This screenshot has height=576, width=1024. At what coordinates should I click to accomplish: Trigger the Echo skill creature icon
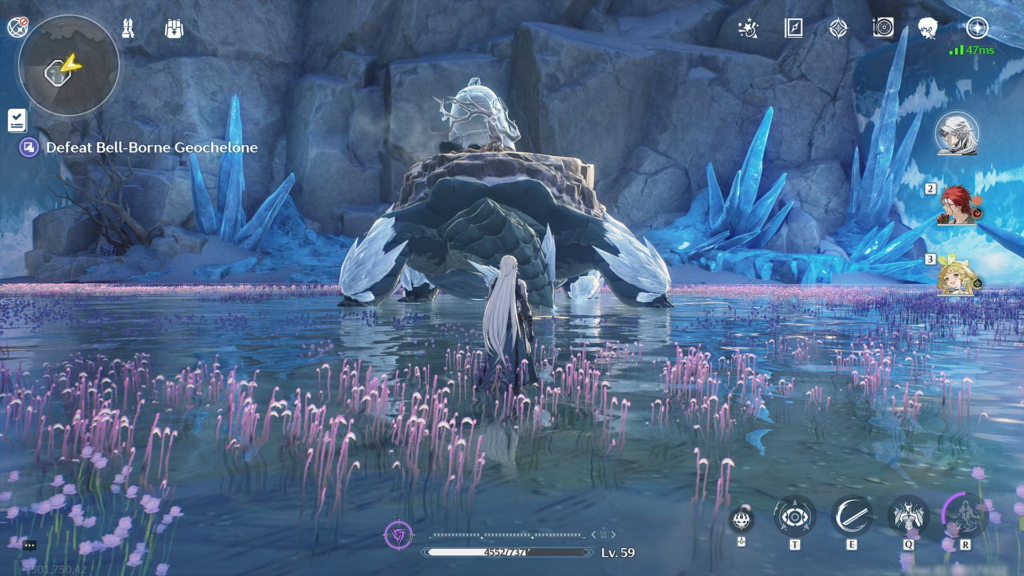click(x=908, y=517)
